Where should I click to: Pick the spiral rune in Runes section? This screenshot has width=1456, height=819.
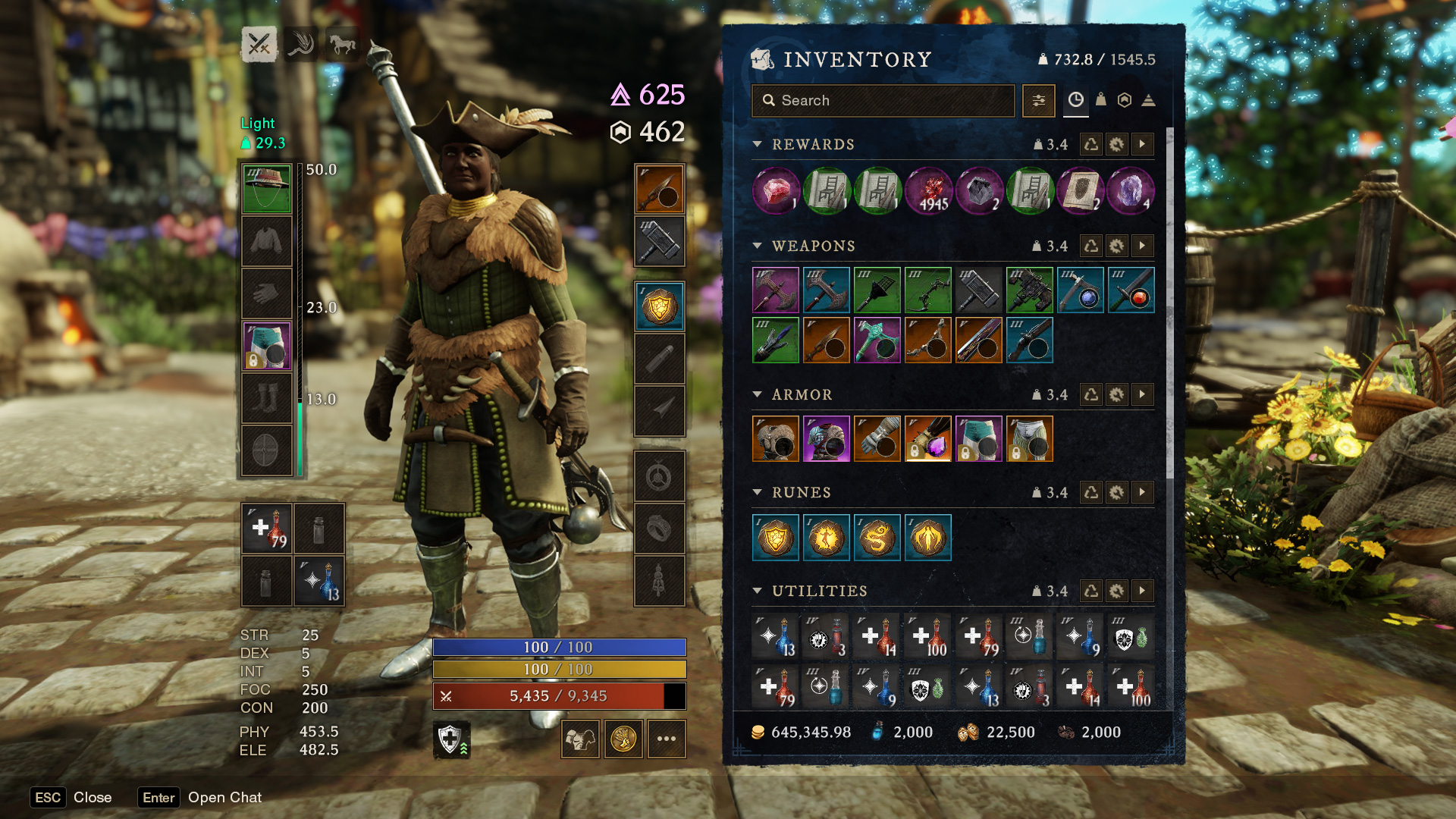tap(877, 538)
